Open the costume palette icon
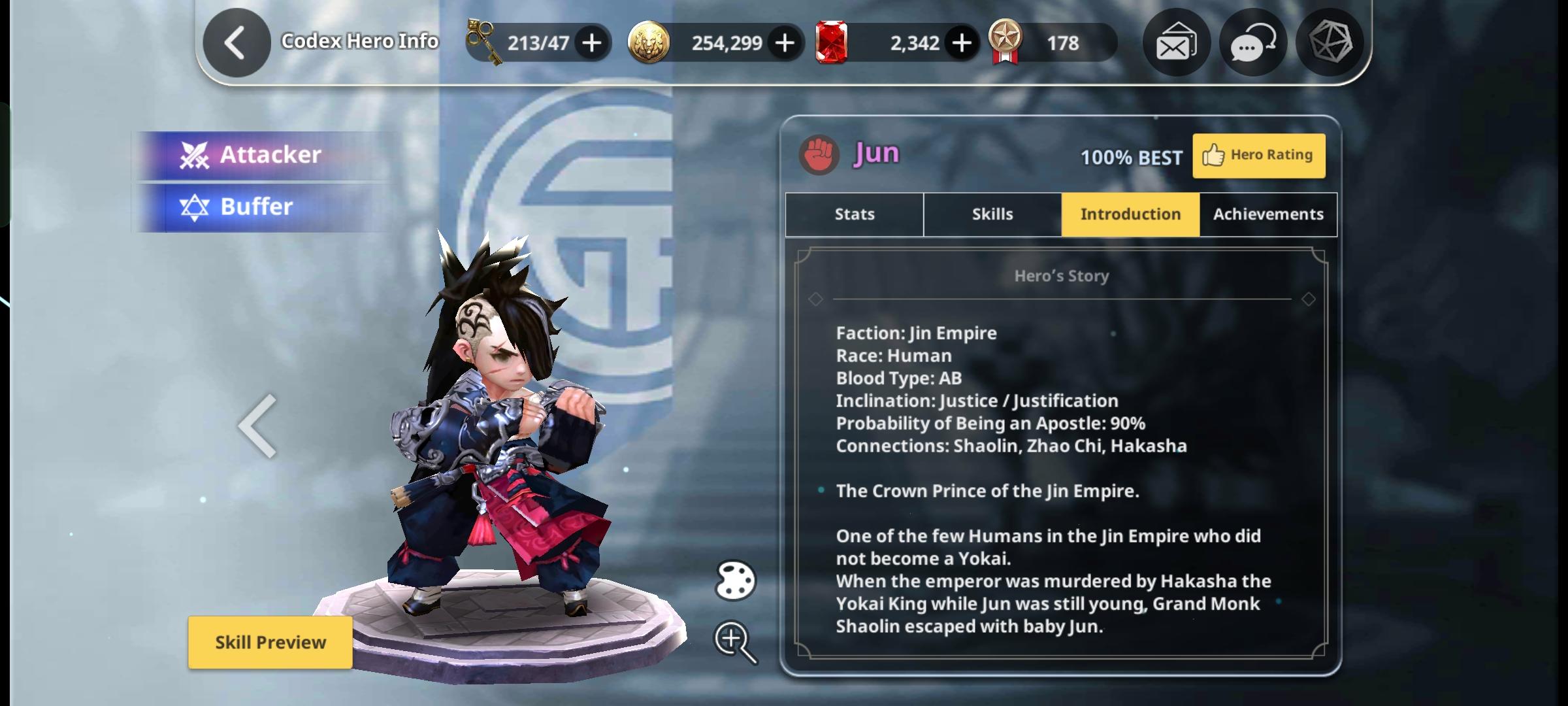 pos(735,580)
